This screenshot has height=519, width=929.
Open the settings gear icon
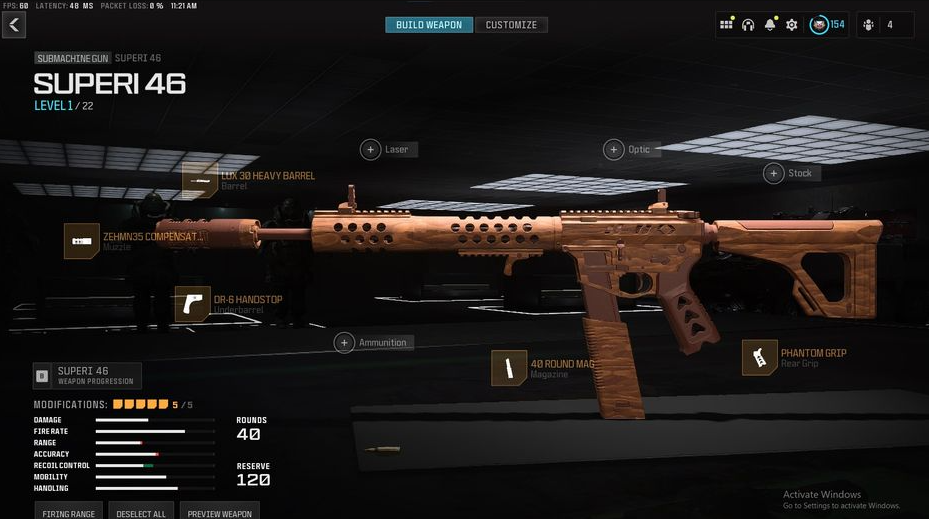coord(792,25)
